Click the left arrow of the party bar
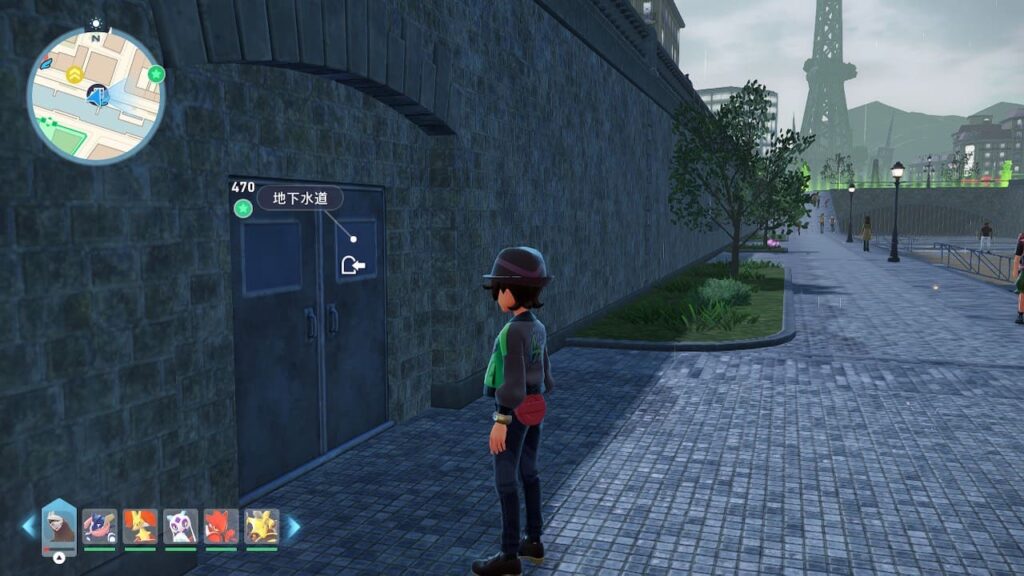Viewport: 1024px width, 576px height. coord(28,526)
